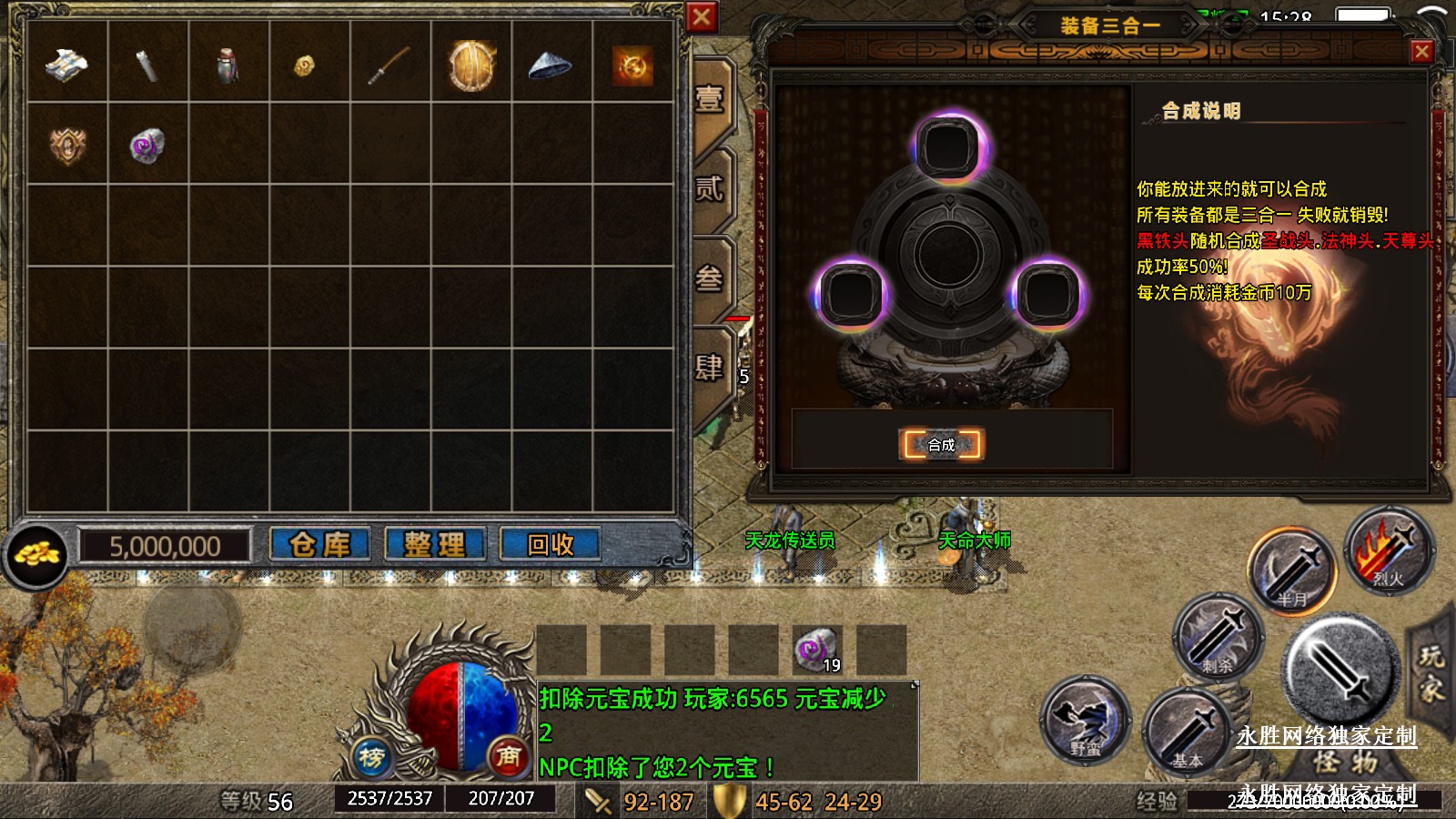Select the conical bamboo hat item
The height and width of the screenshot is (819, 1456).
[x=551, y=66]
